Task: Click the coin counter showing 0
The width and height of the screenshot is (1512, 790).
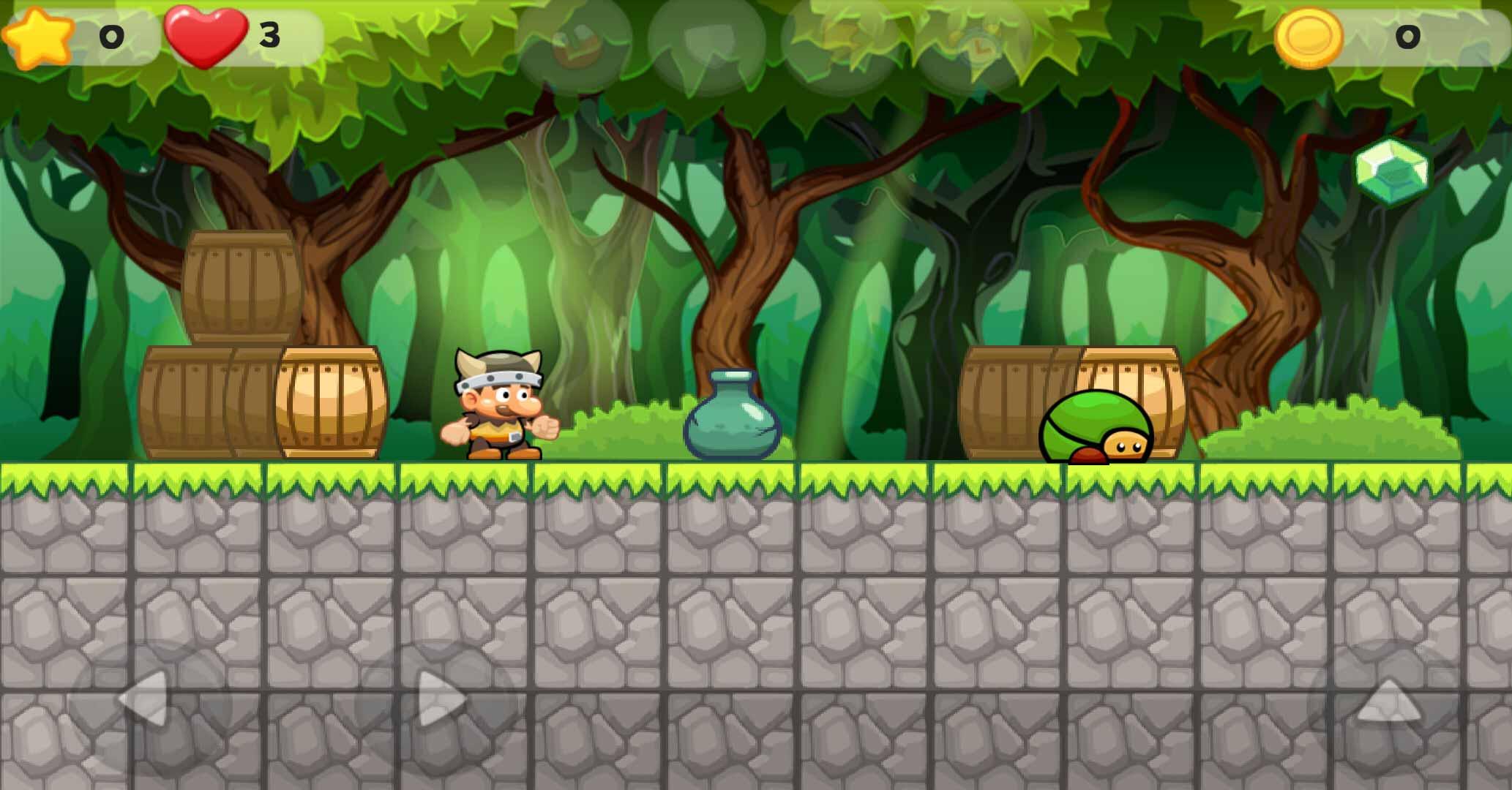Action: tap(1409, 35)
